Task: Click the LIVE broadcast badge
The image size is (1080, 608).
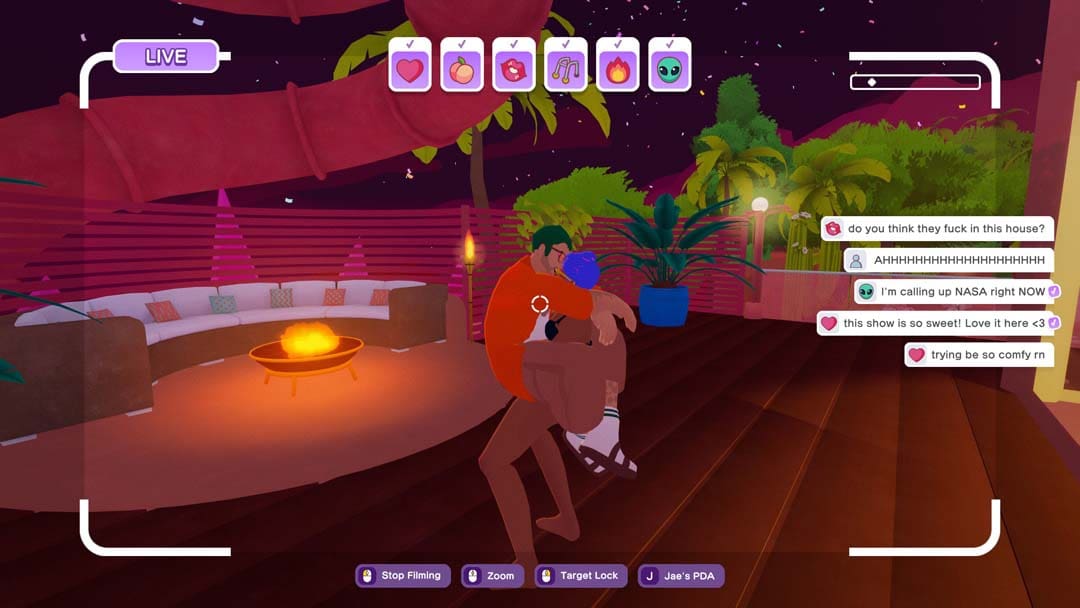Action: tap(166, 56)
